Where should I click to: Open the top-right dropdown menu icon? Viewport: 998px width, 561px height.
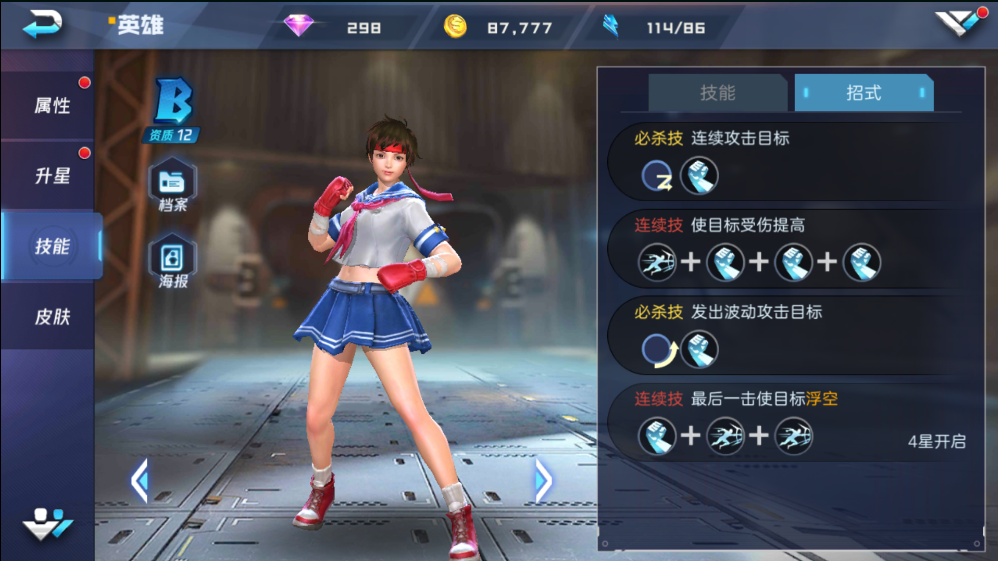(x=960, y=24)
